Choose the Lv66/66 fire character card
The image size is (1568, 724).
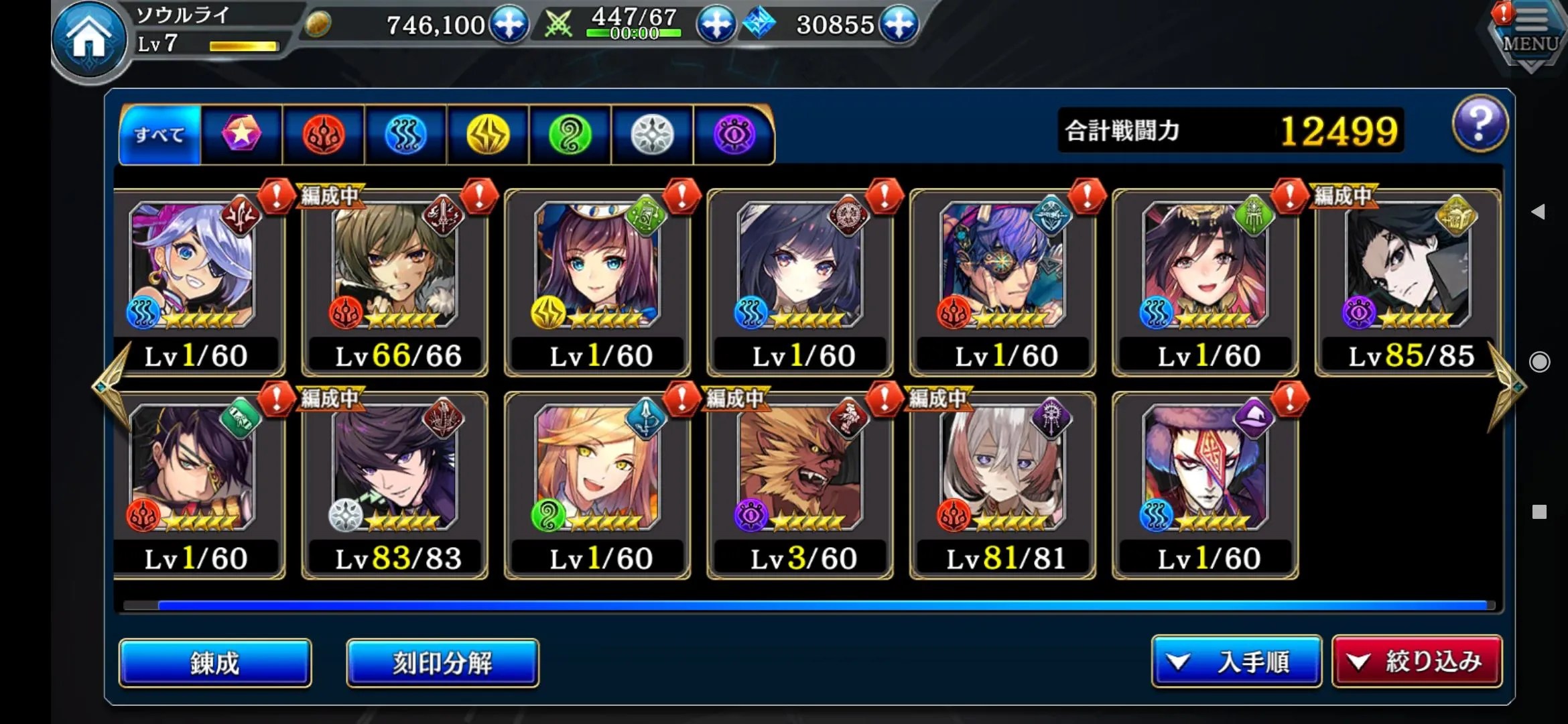point(396,283)
